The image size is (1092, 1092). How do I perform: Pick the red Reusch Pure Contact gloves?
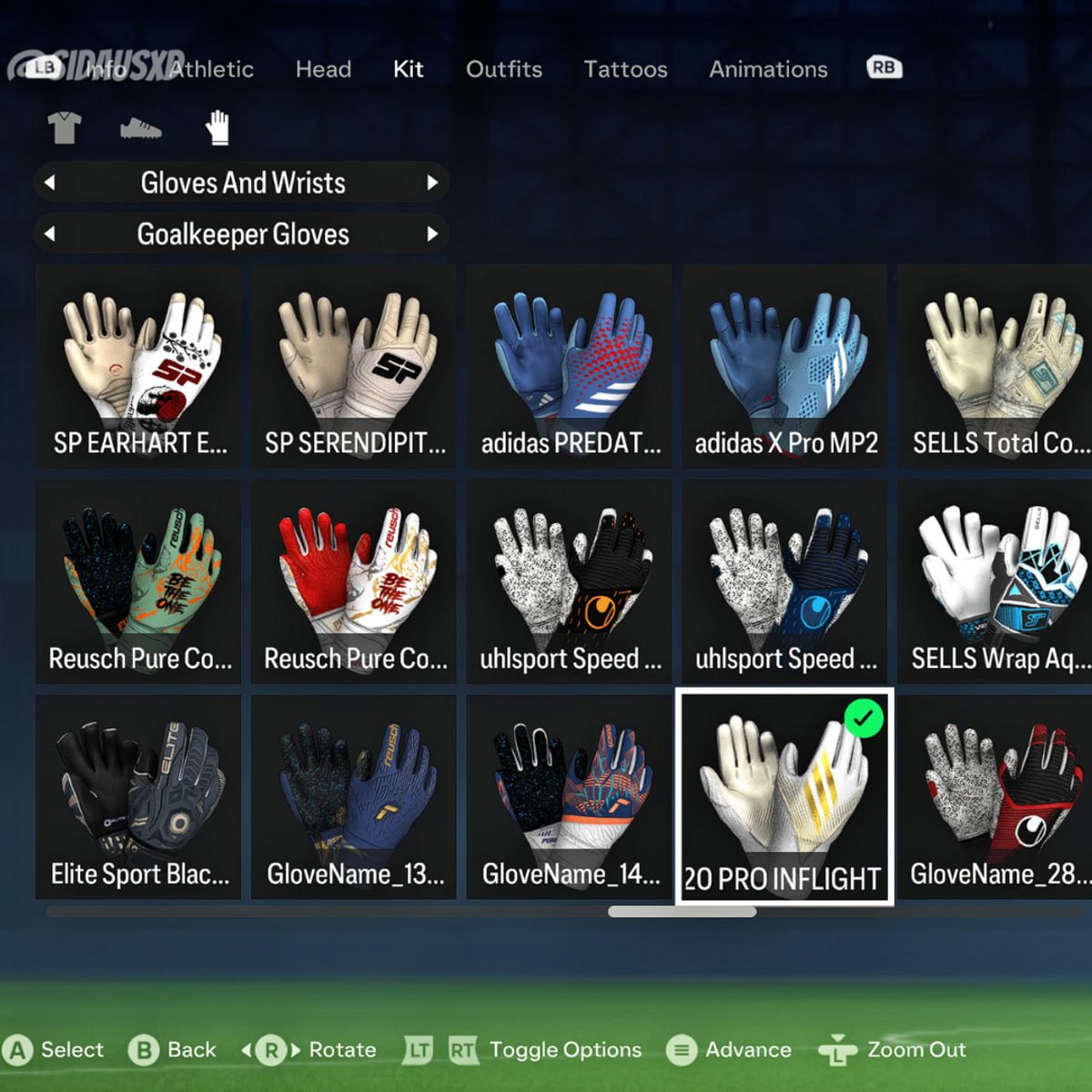354,582
